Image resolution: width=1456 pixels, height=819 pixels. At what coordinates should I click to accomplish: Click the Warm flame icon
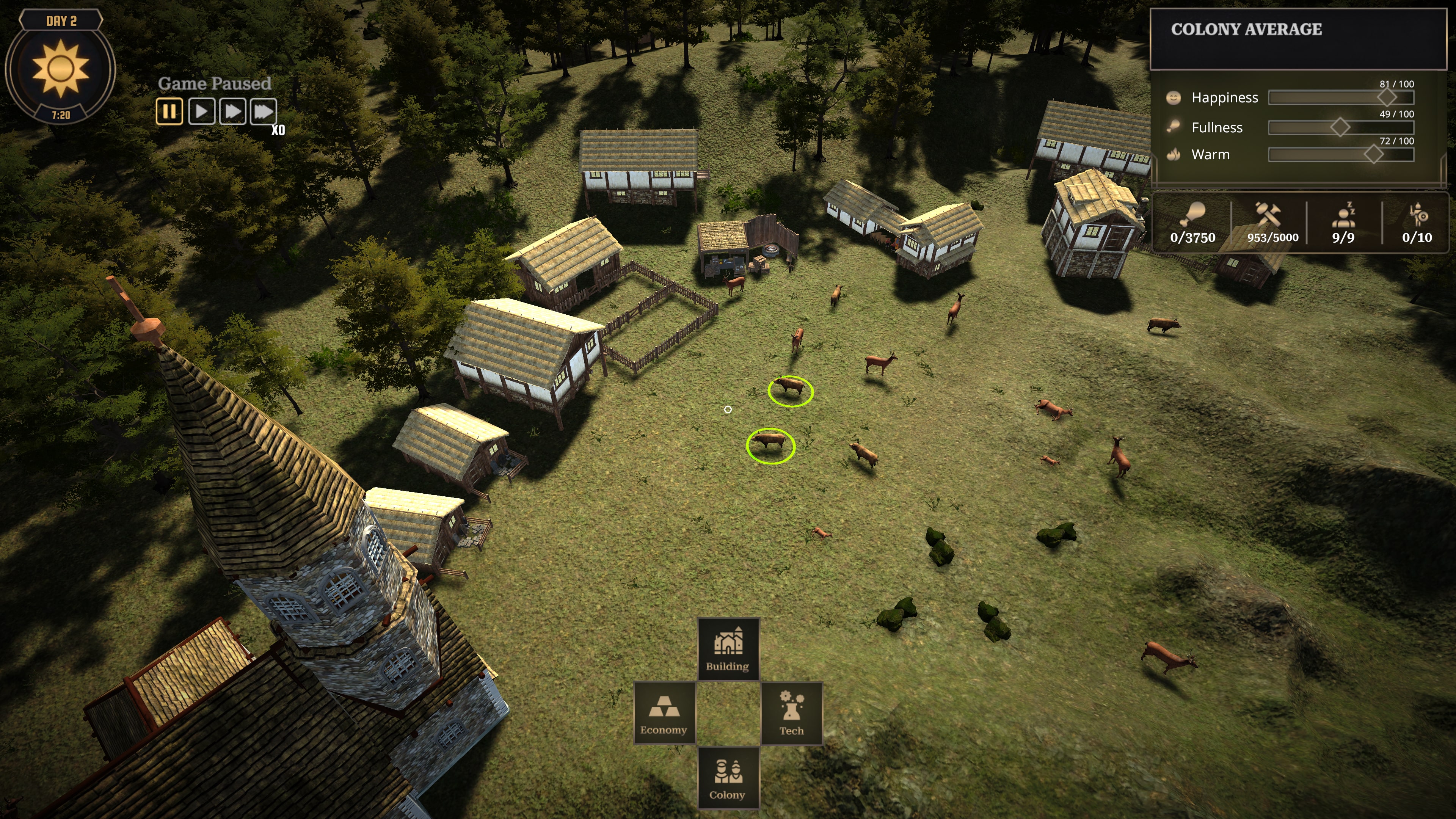(1174, 154)
